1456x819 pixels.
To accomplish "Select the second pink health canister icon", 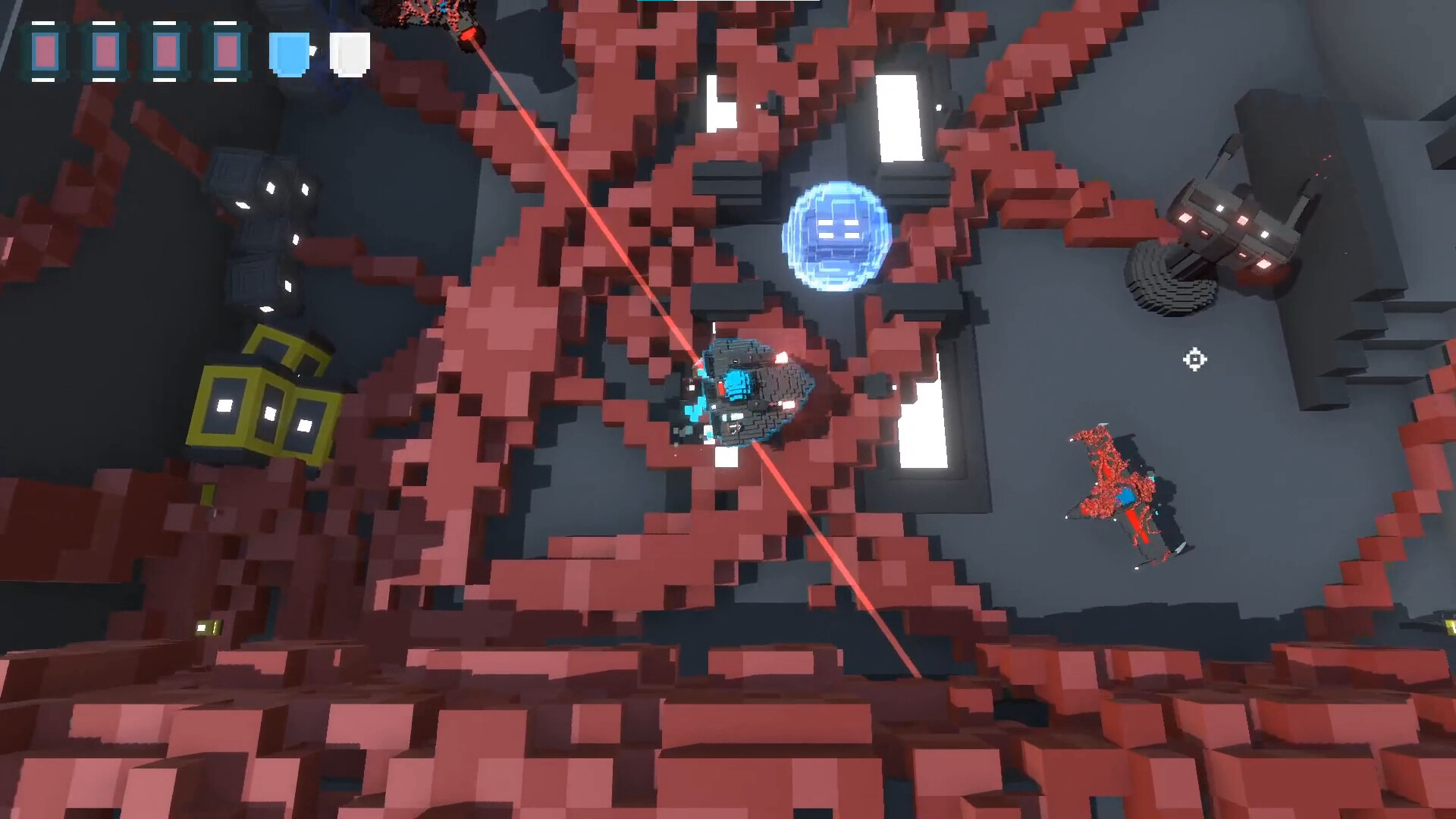I will coord(106,52).
